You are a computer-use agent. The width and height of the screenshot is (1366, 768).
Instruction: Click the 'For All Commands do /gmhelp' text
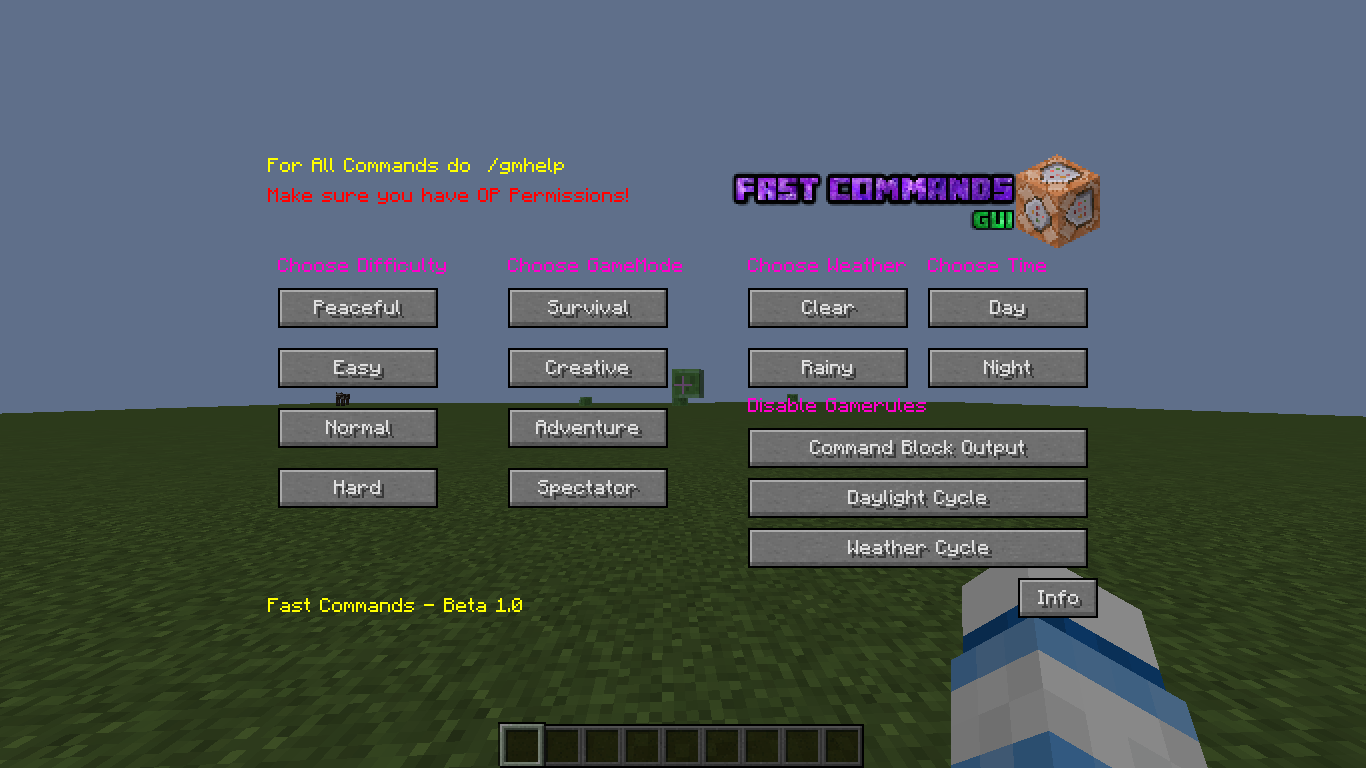click(x=415, y=166)
